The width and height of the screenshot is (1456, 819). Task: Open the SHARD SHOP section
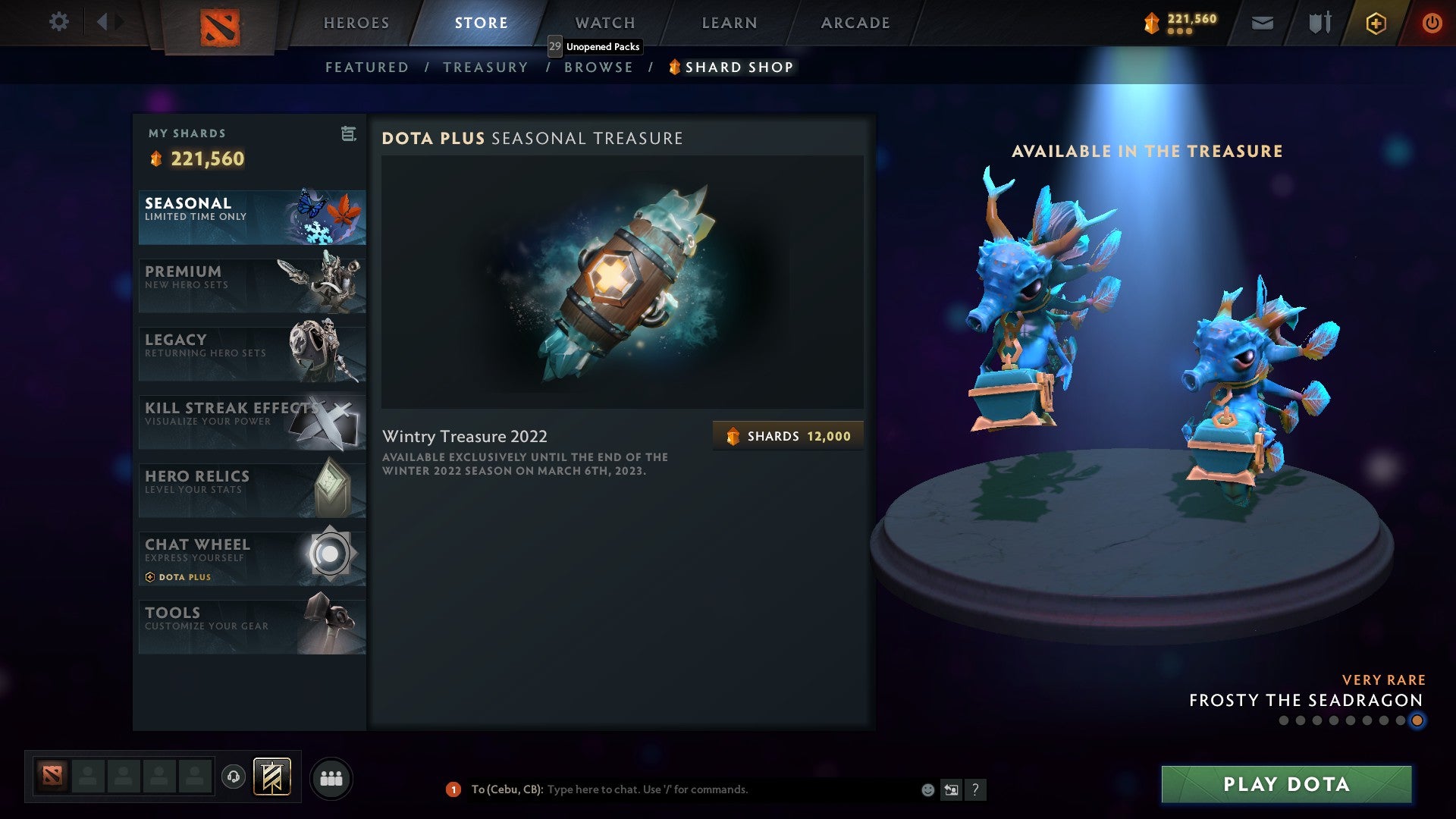pos(732,67)
